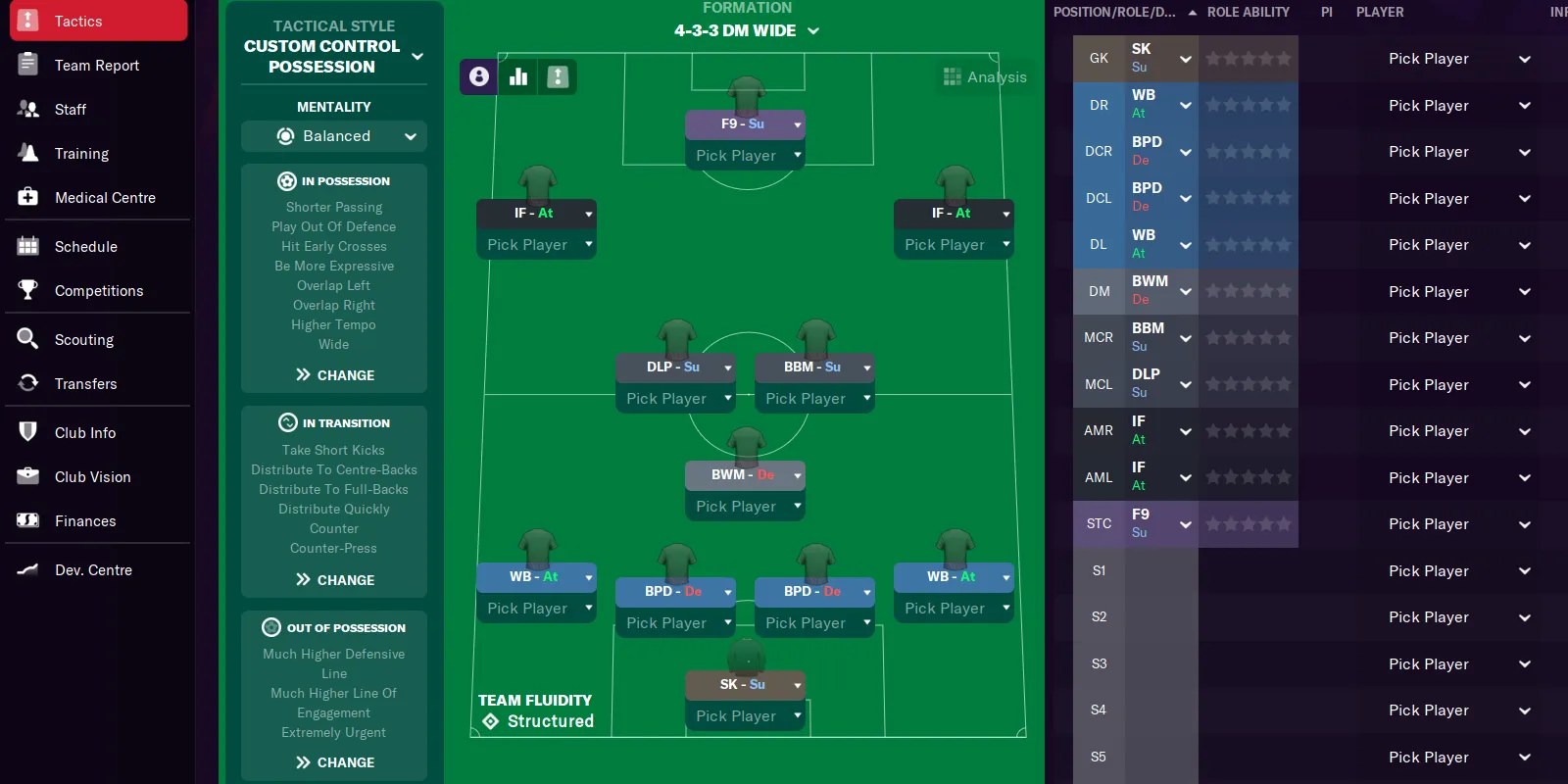Open the Scouting section

[28, 339]
